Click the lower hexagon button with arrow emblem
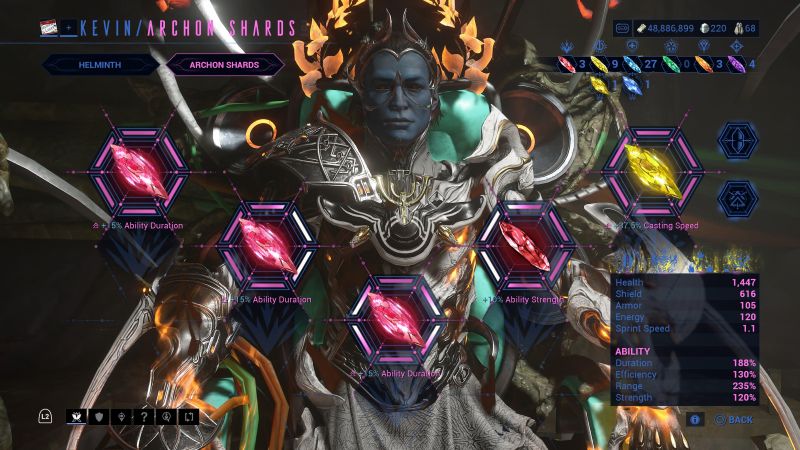800x450 pixels. coord(738,199)
